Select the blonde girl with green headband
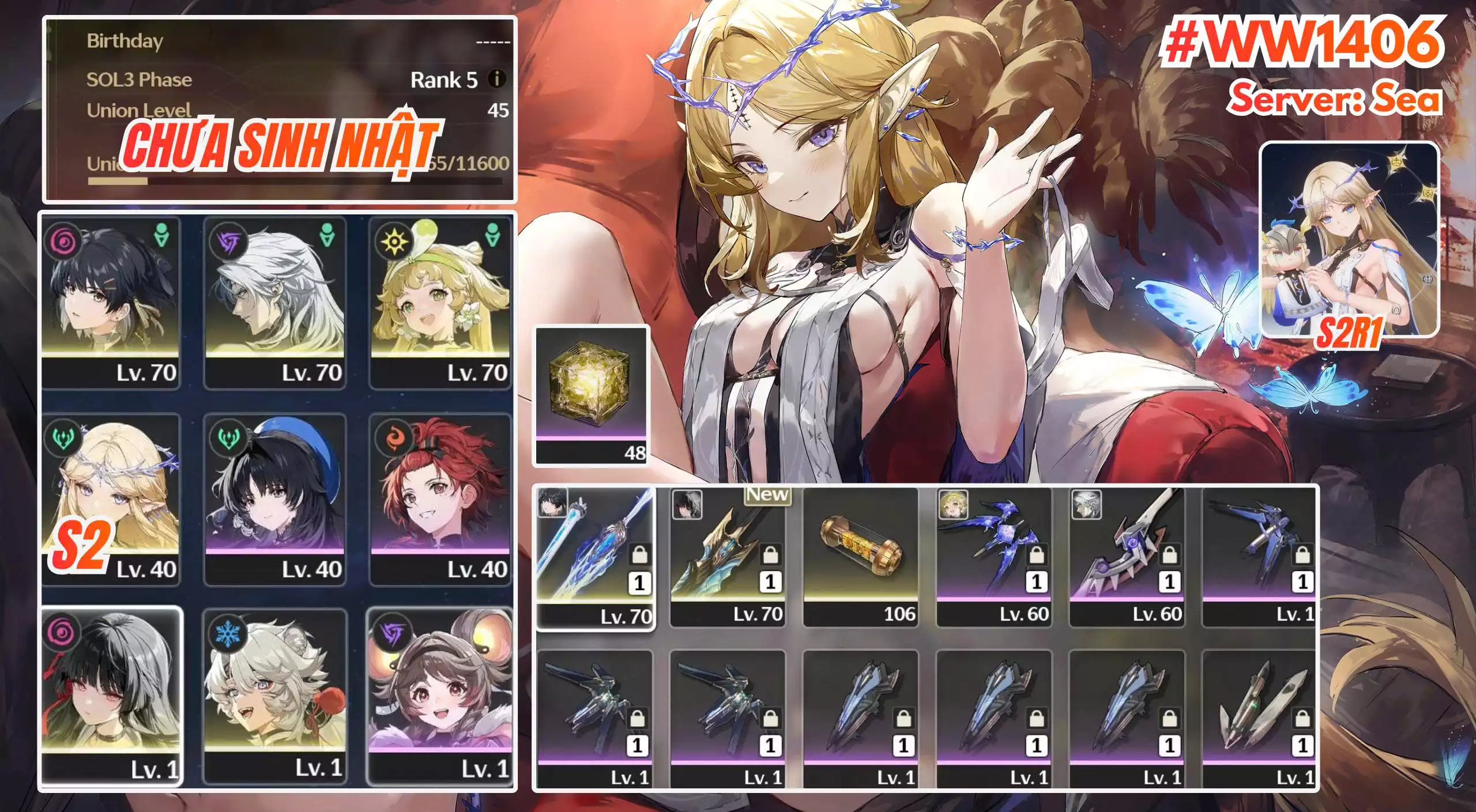The image size is (1476, 812). (440, 302)
